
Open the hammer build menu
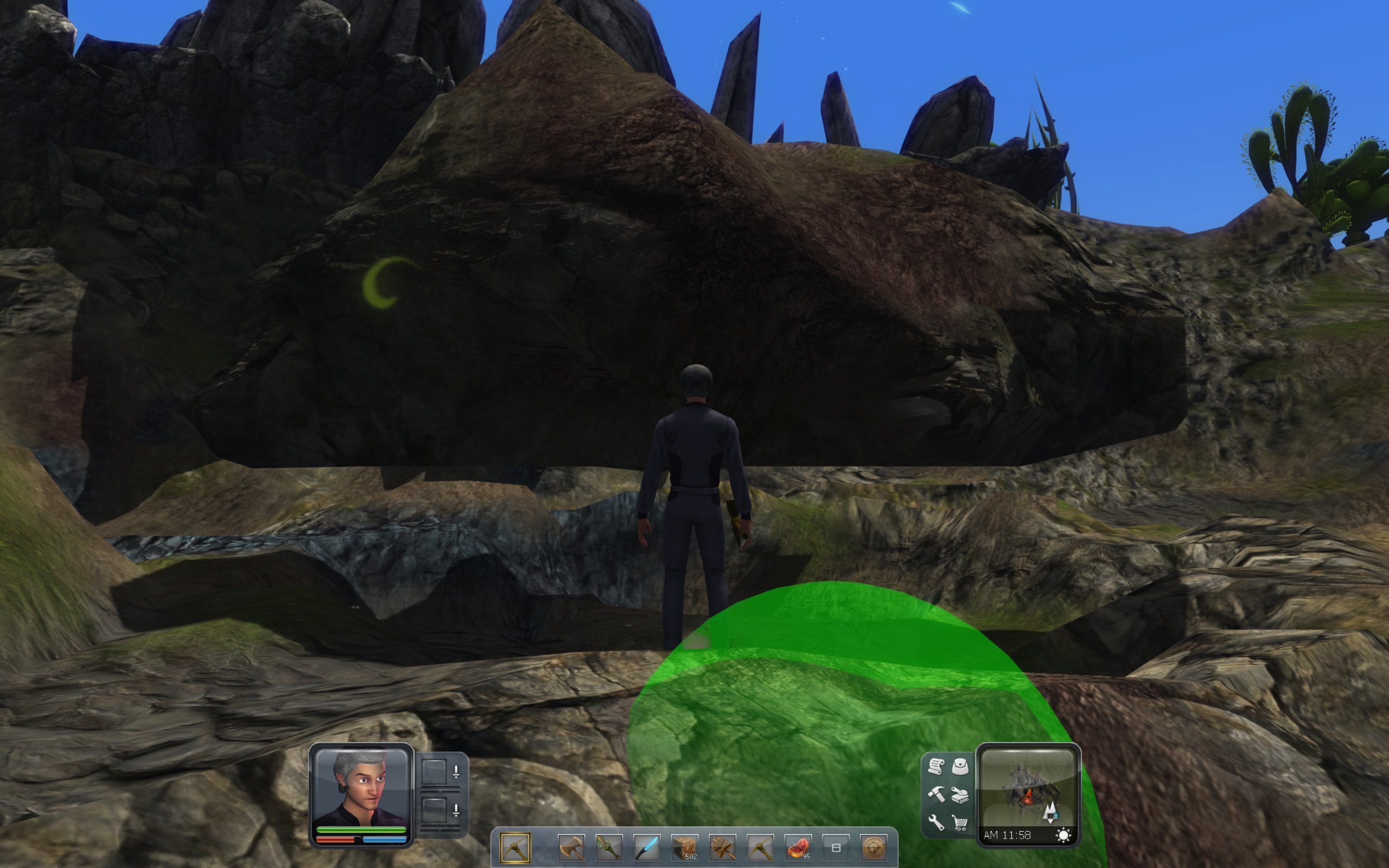(936, 795)
